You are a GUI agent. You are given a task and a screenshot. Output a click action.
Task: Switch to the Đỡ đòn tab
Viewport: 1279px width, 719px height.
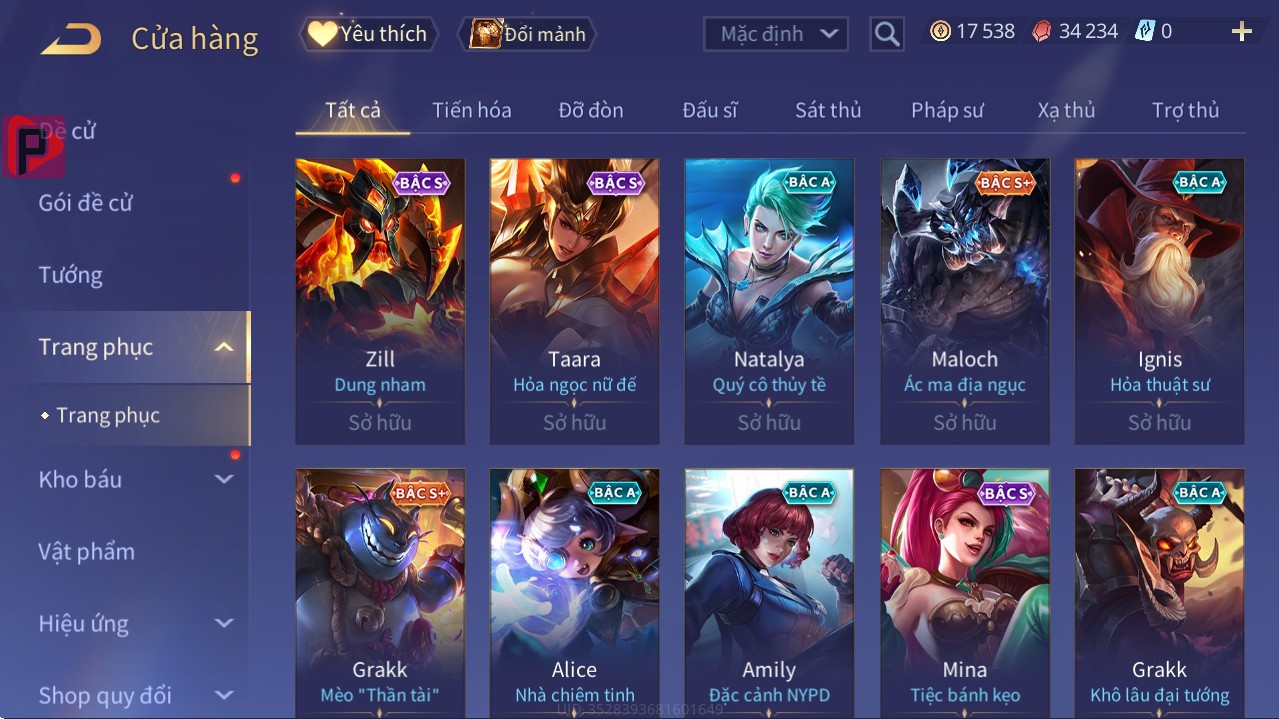pyautogui.click(x=590, y=110)
